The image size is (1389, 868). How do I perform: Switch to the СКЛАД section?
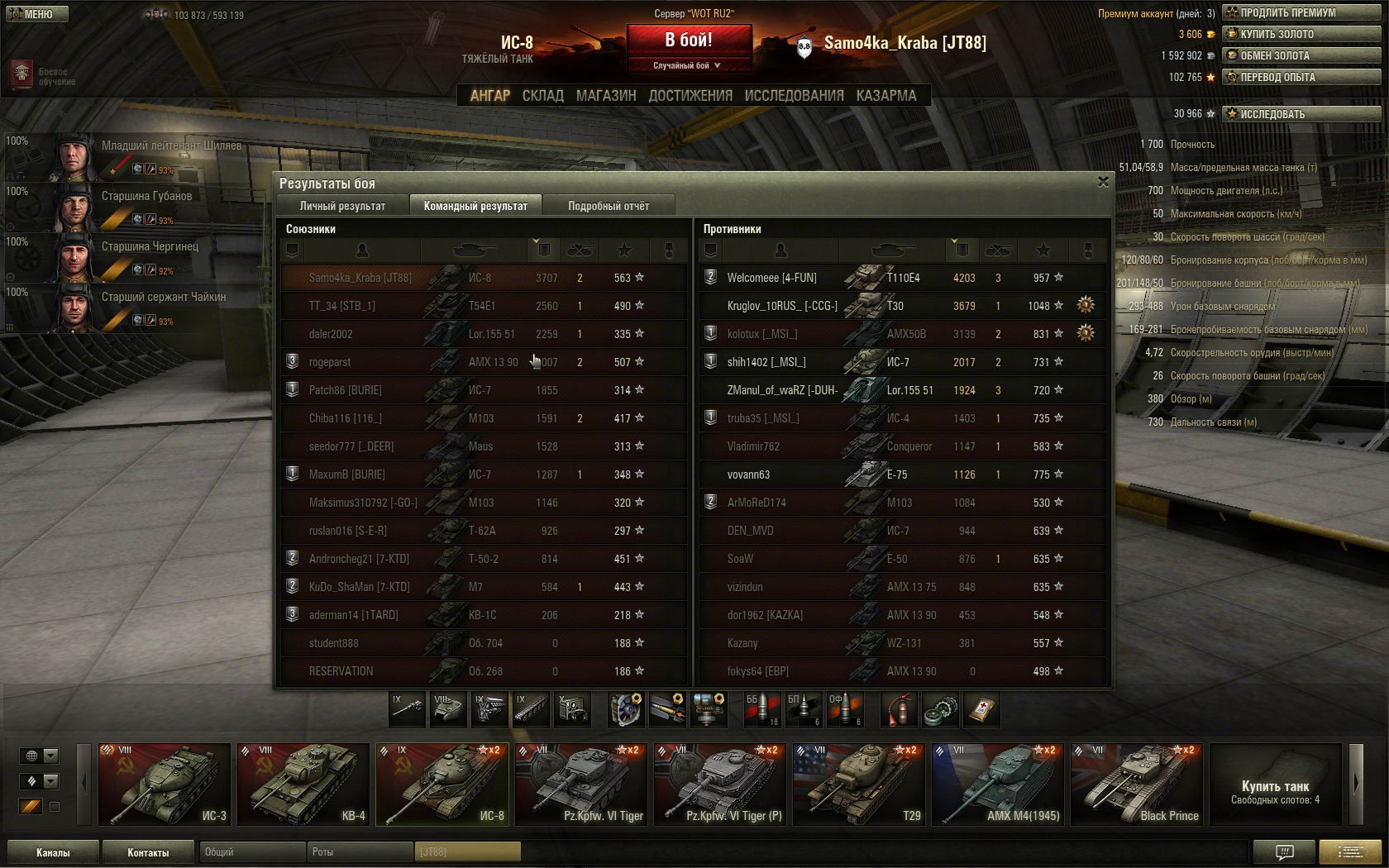542,96
